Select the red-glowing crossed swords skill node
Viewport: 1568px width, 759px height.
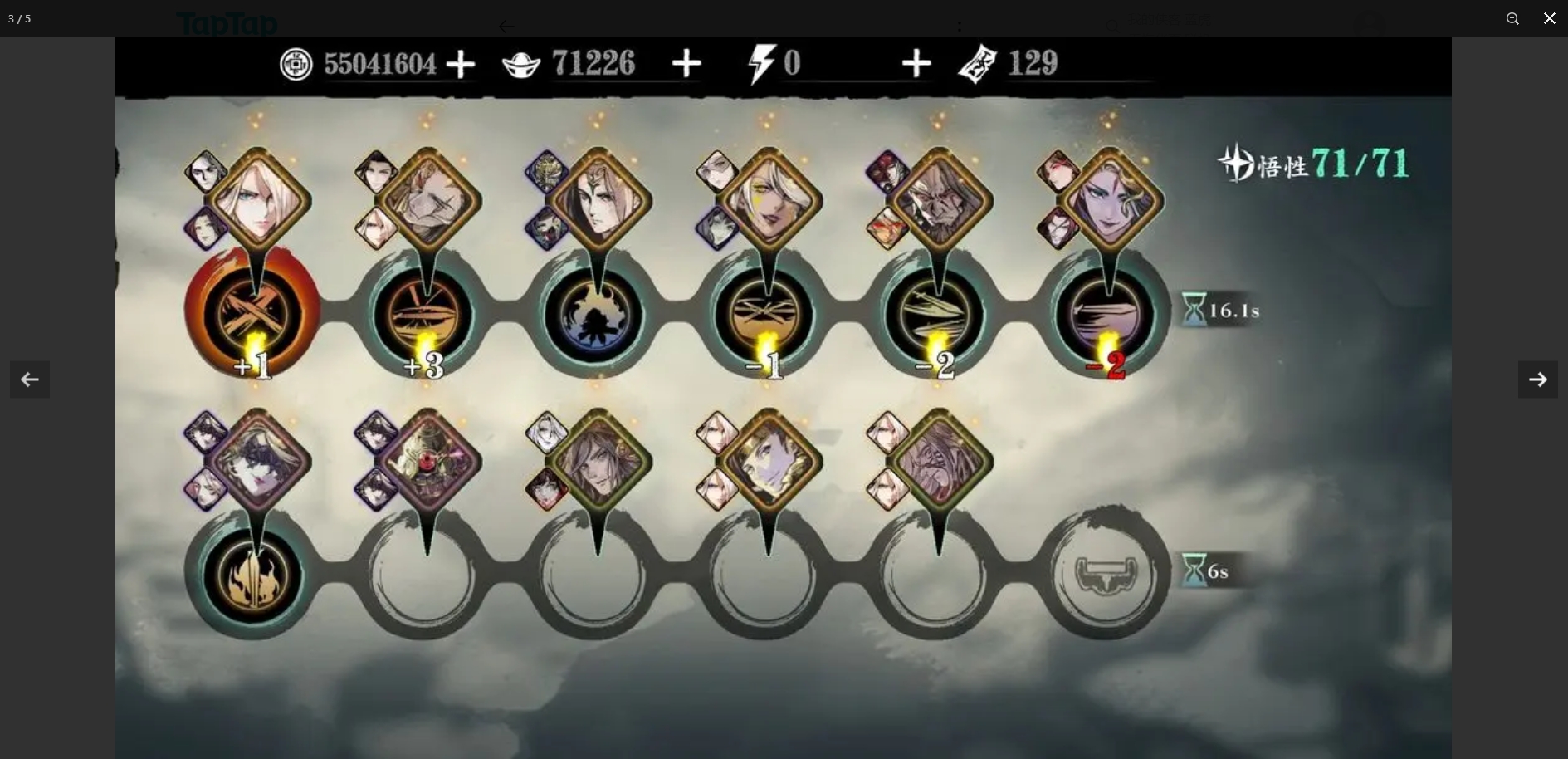point(252,314)
